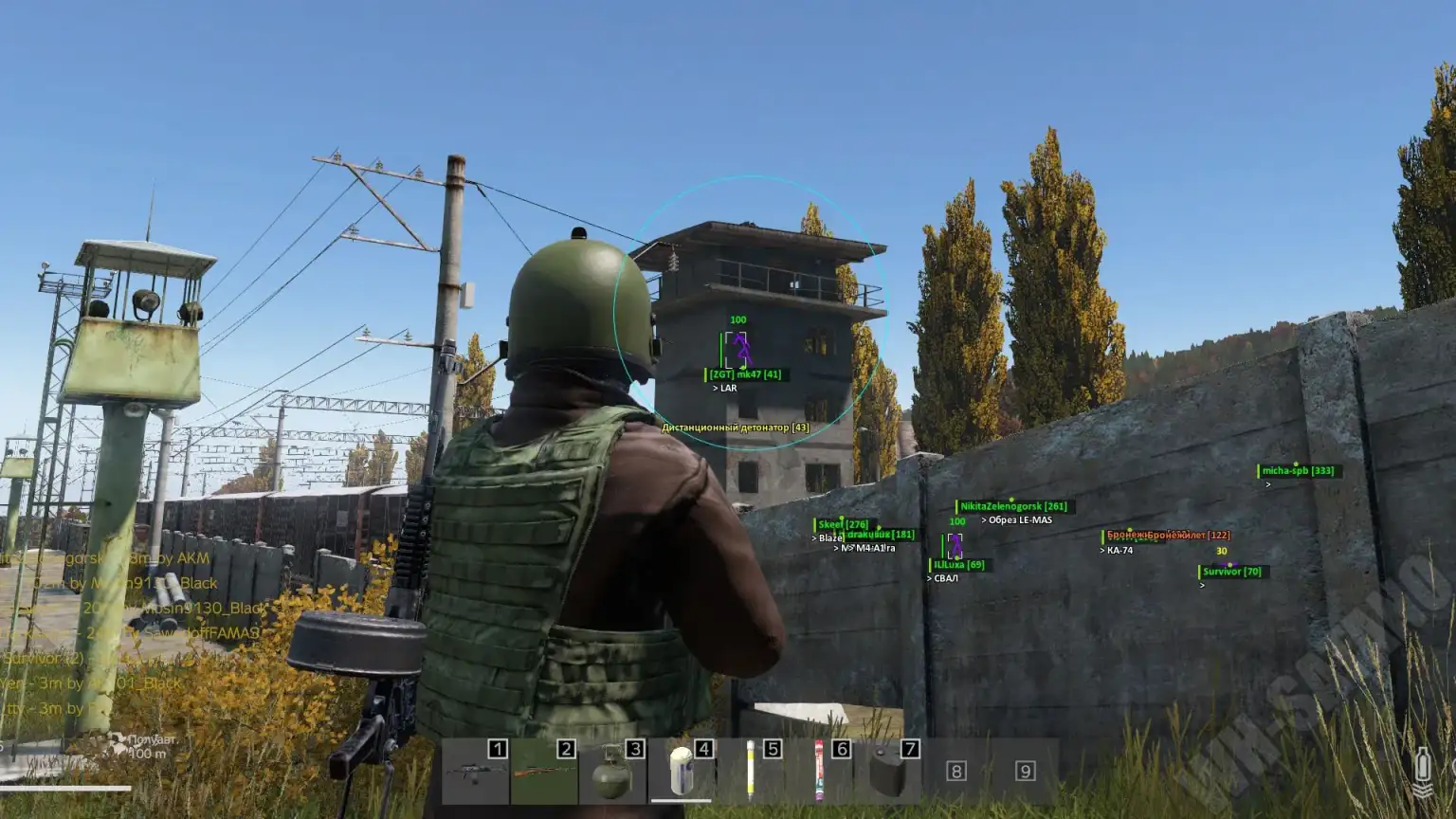
Task: Expand the chevron below Survivor [70]
Action: click(1202, 586)
